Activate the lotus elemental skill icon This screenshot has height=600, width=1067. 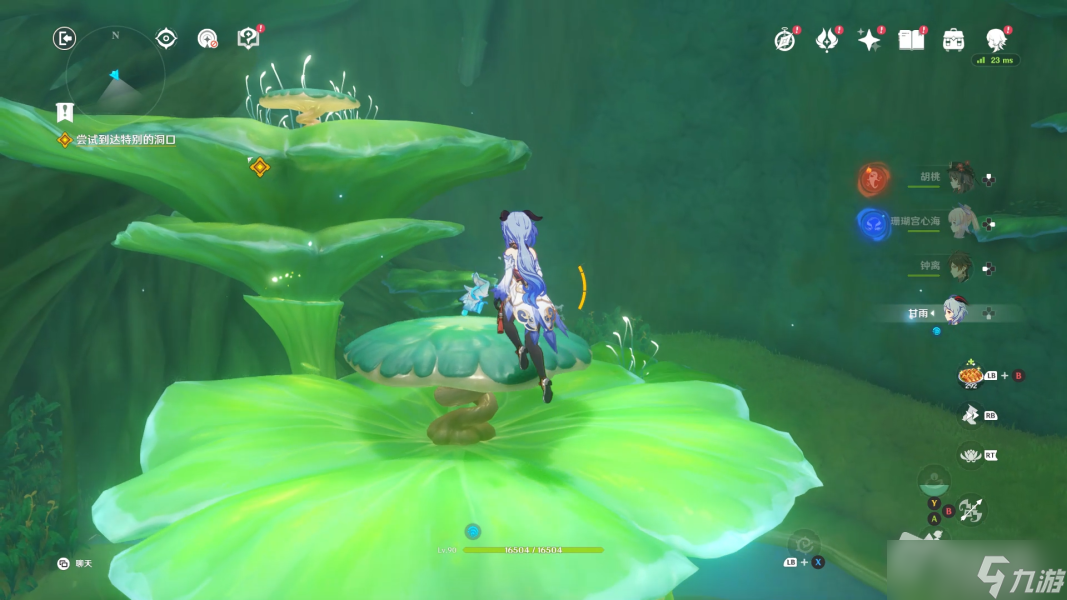pos(970,455)
